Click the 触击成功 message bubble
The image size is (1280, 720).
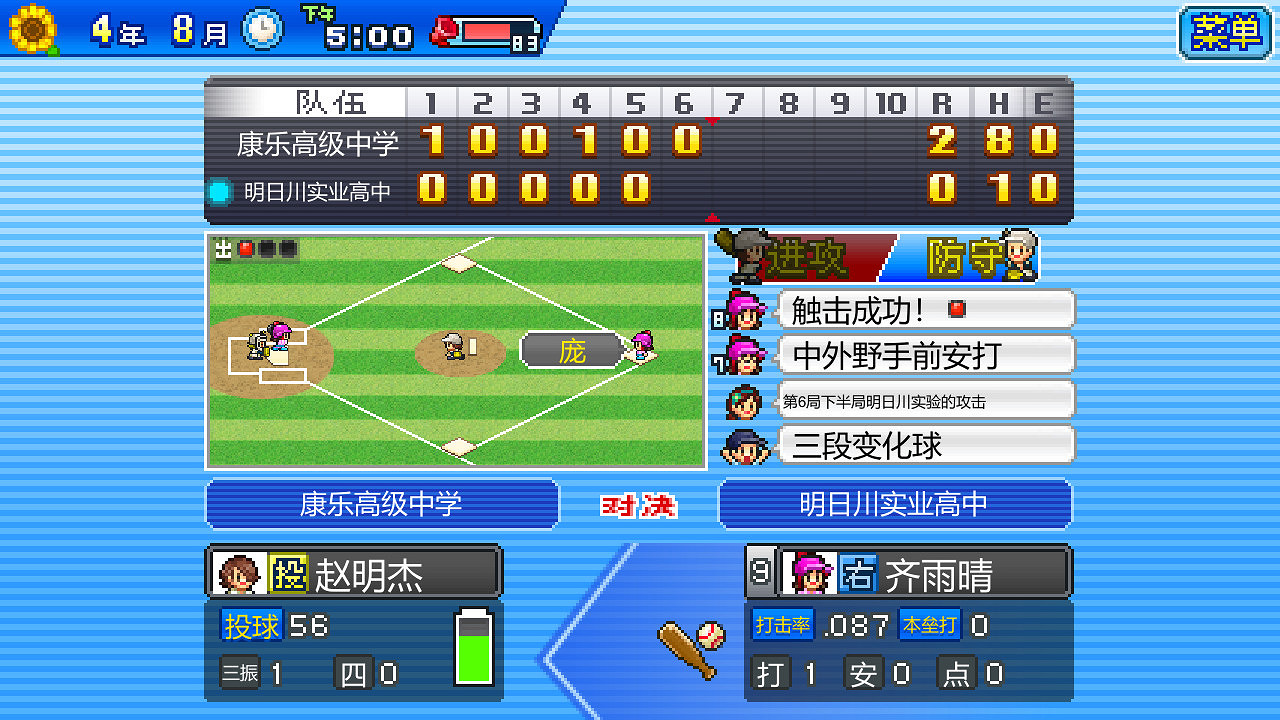925,310
